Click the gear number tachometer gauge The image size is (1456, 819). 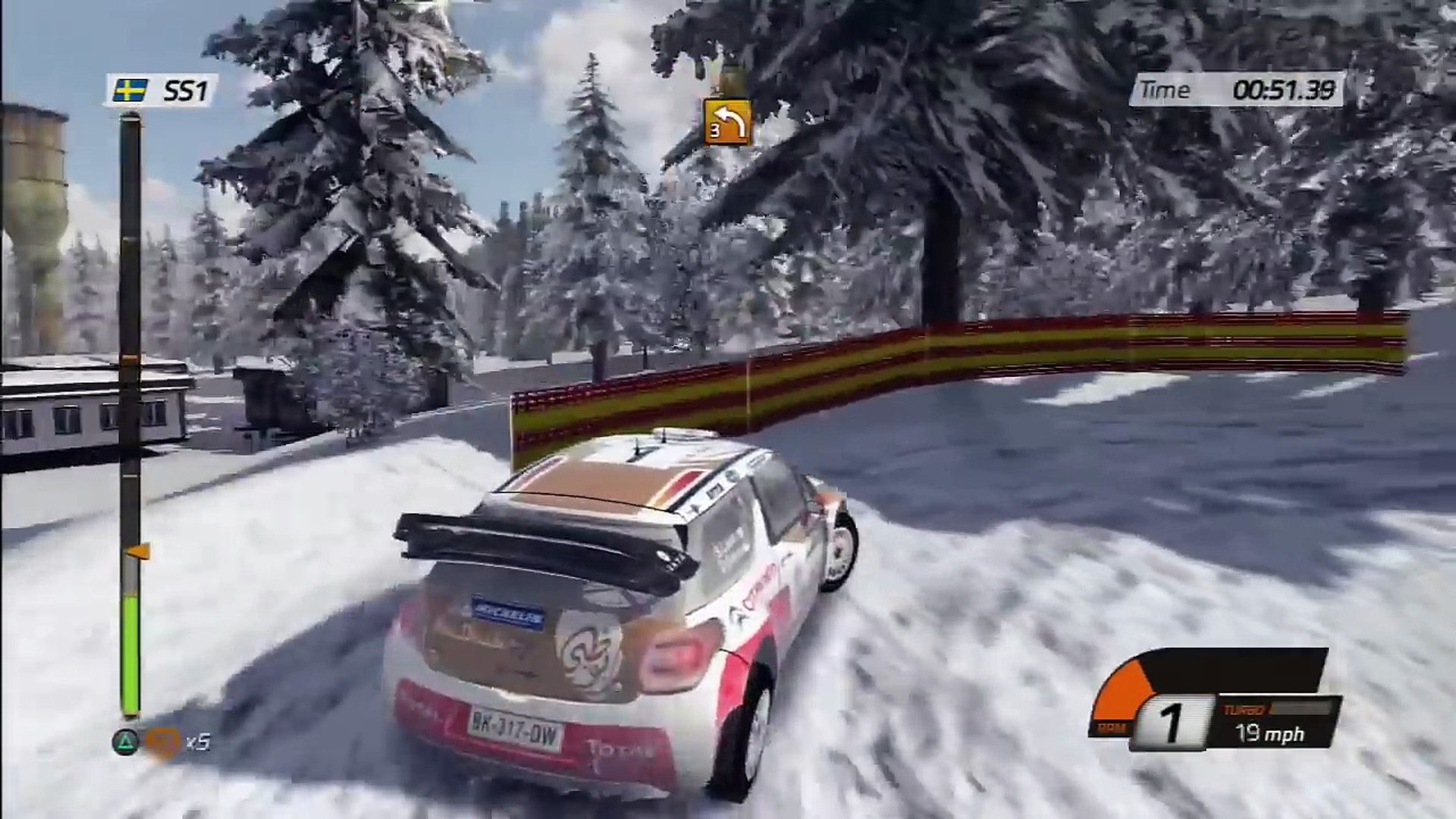tap(1172, 723)
